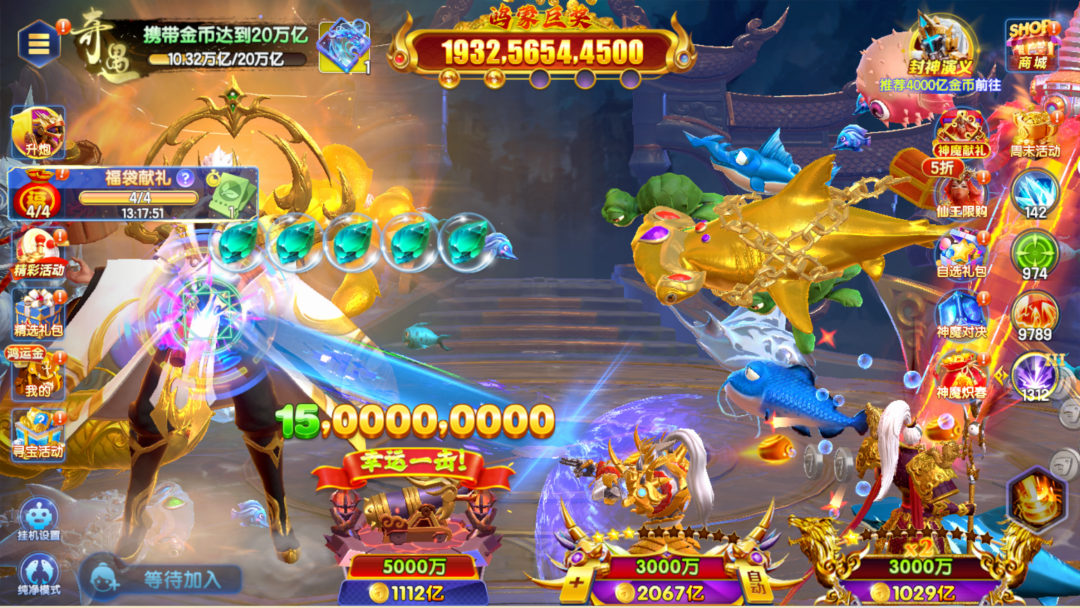This screenshot has height=608, width=1080.
Task: Click the 福袋献礼 help question mark
Action: [x=185, y=179]
